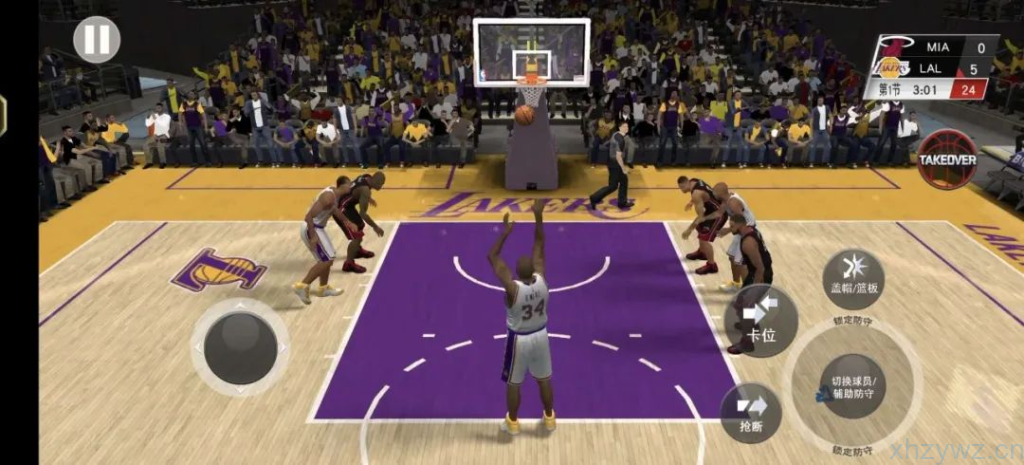Tap the 切换球员/辅助防守 switch player button
Screen dimensions: 1024x465
coord(852,385)
